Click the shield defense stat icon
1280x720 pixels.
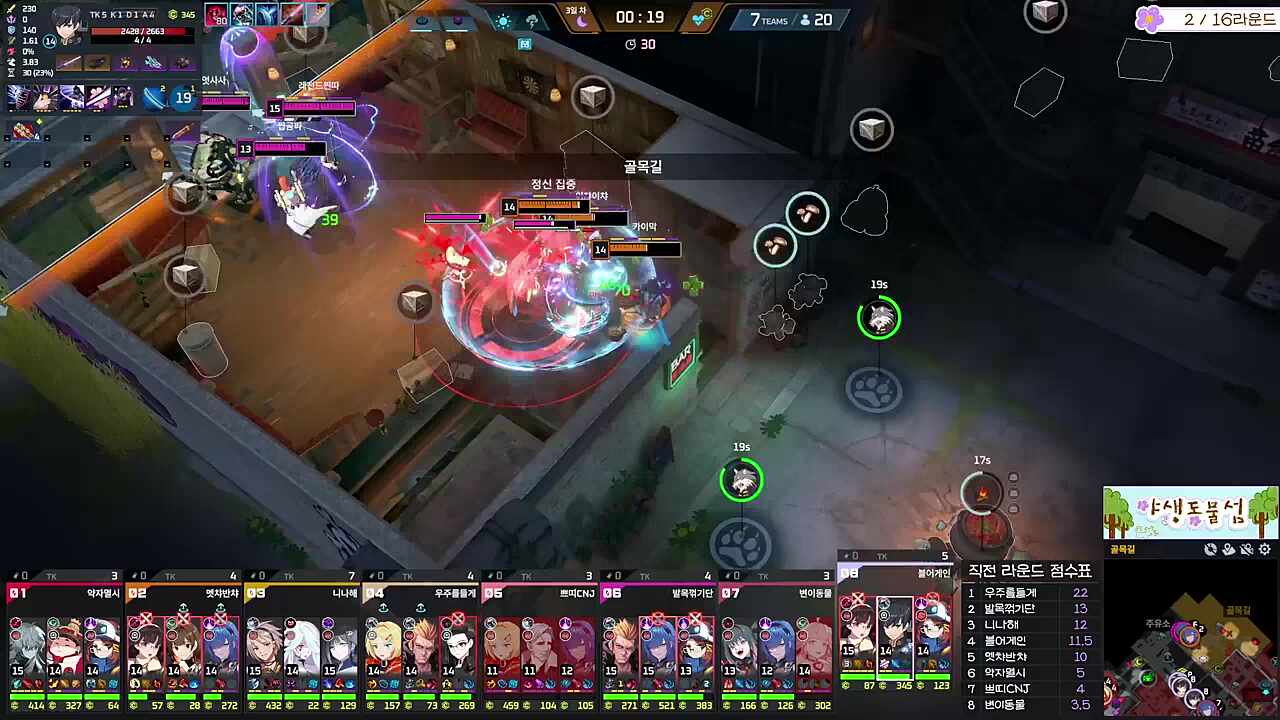11,30
